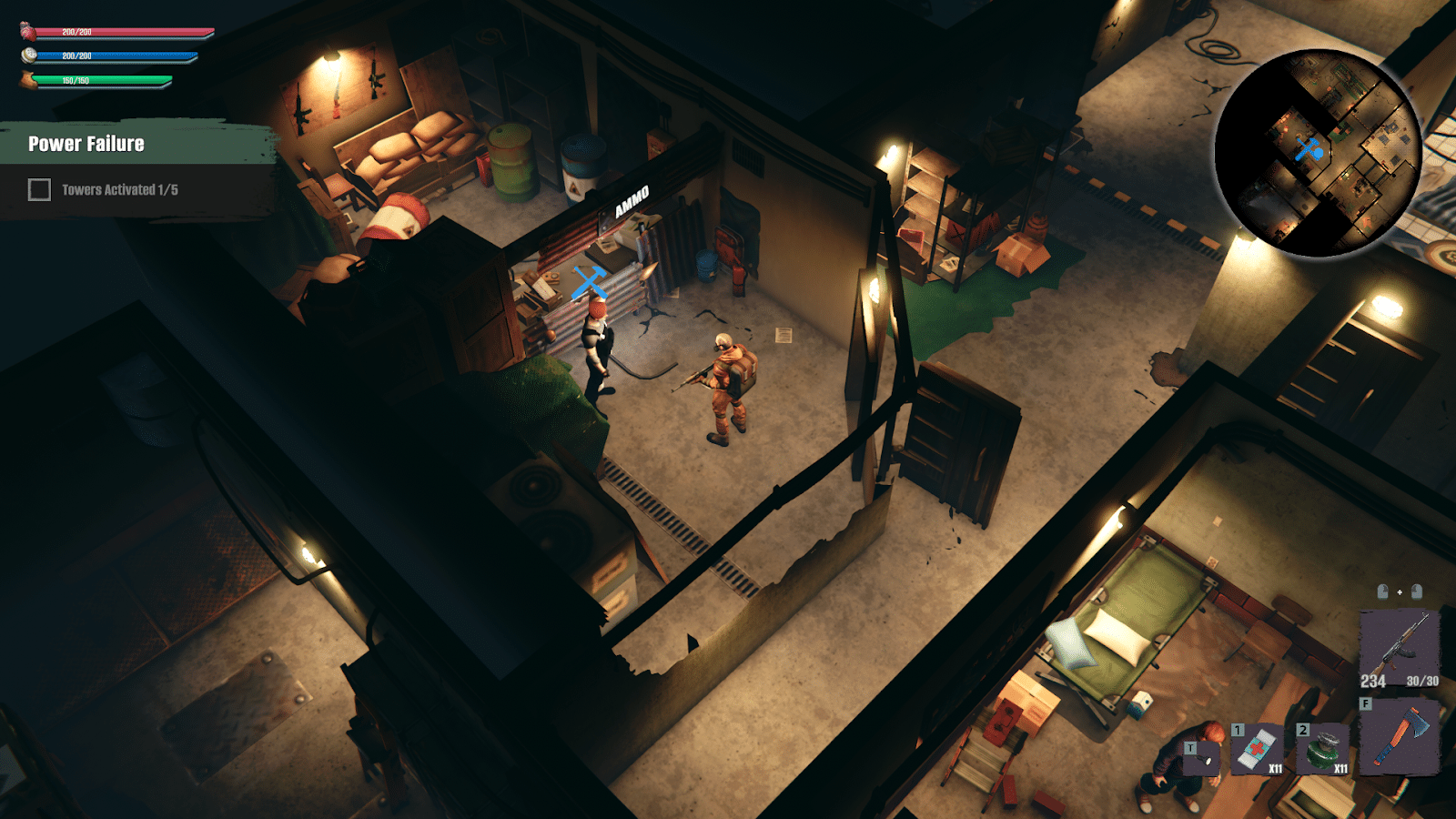Screen dimensions: 1456x819
Task: Click the X11 count on the bandage slot
Action: pyautogui.click(x=1277, y=769)
